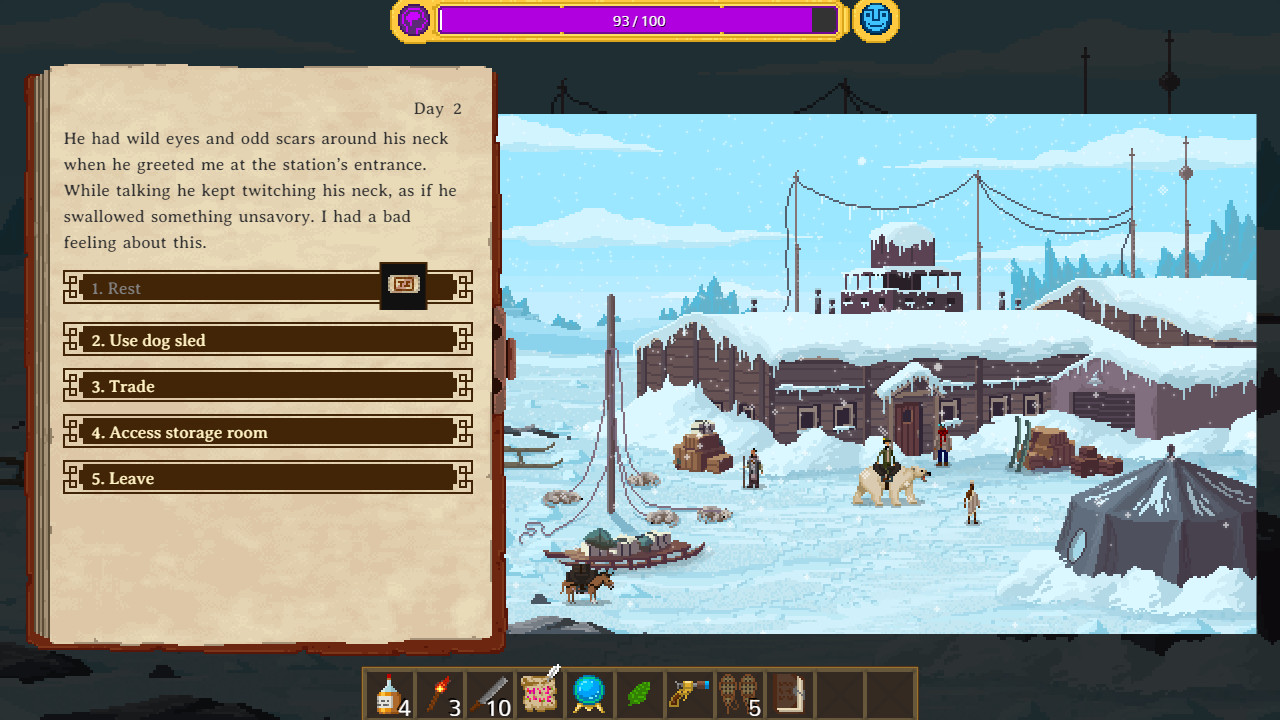Image resolution: width=1280 pixels, height=720 pixels.
Task: Select the revolver in the inventory bar
Action: [688, 695]
